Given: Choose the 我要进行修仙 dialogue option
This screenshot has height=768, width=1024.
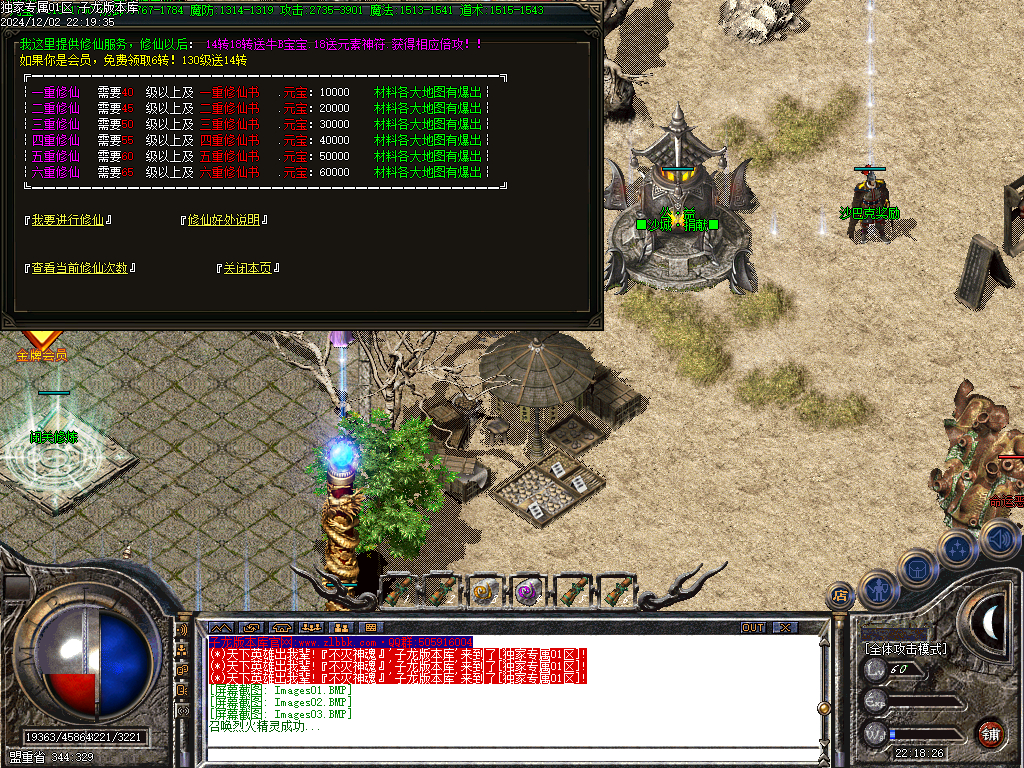Looking at the screenshot, I should (x=68, y=220).
